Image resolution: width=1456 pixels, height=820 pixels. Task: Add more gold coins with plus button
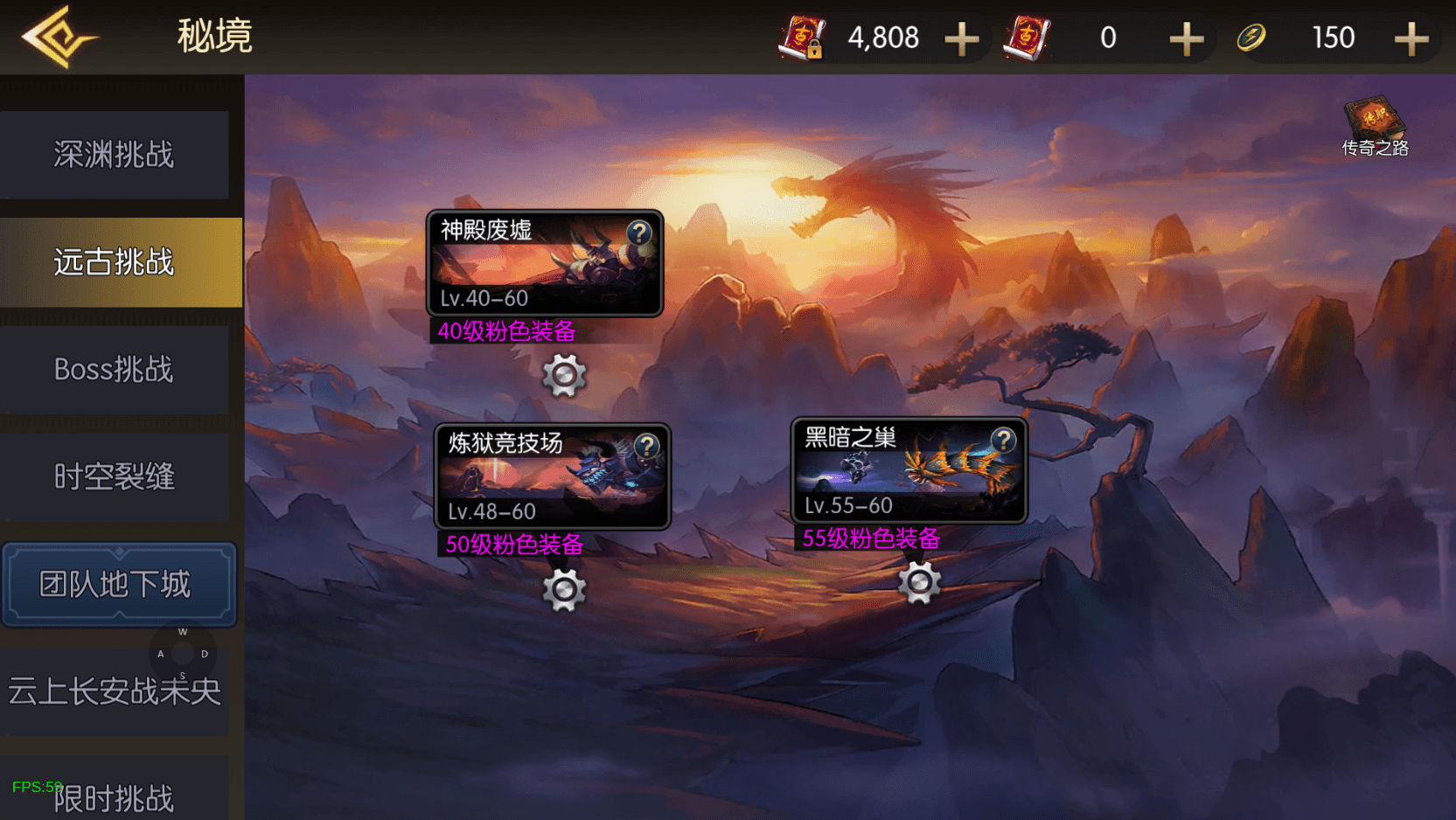pos(1411,38)
